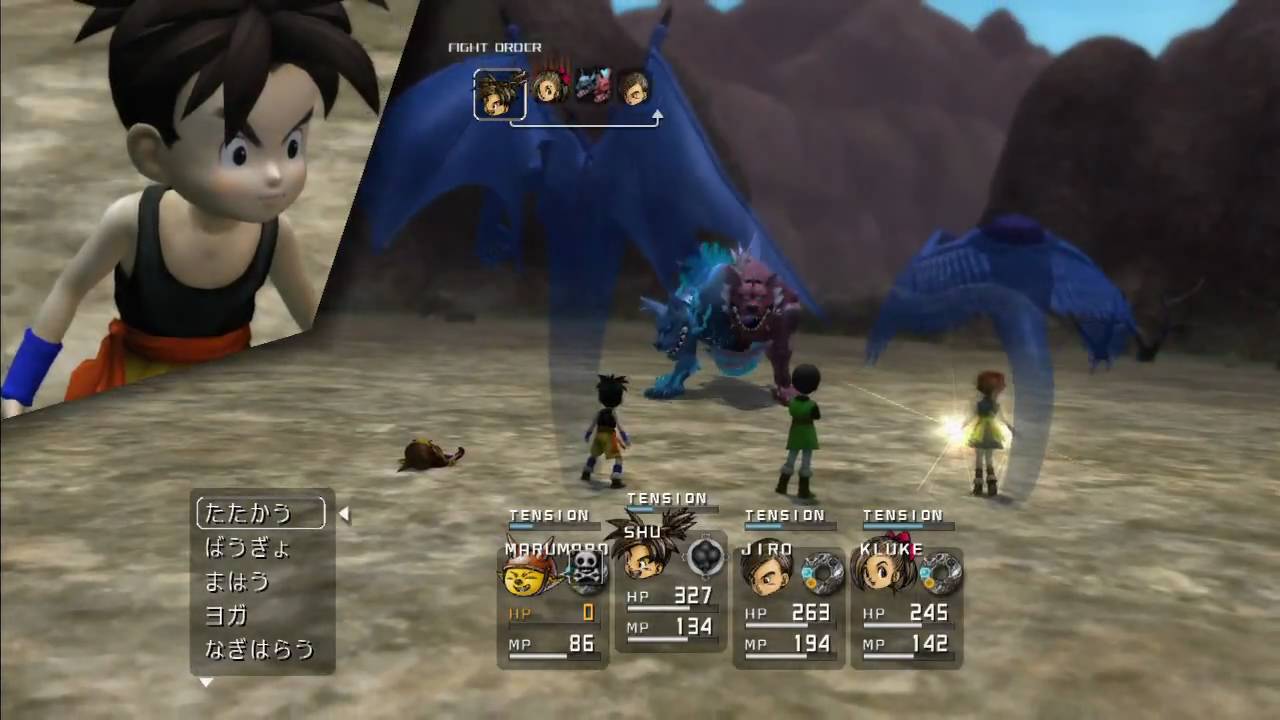Click Kluke's red-bow portrait in Fight Order
This screenshot has width=1280, height=720.
tap(549, 86)
